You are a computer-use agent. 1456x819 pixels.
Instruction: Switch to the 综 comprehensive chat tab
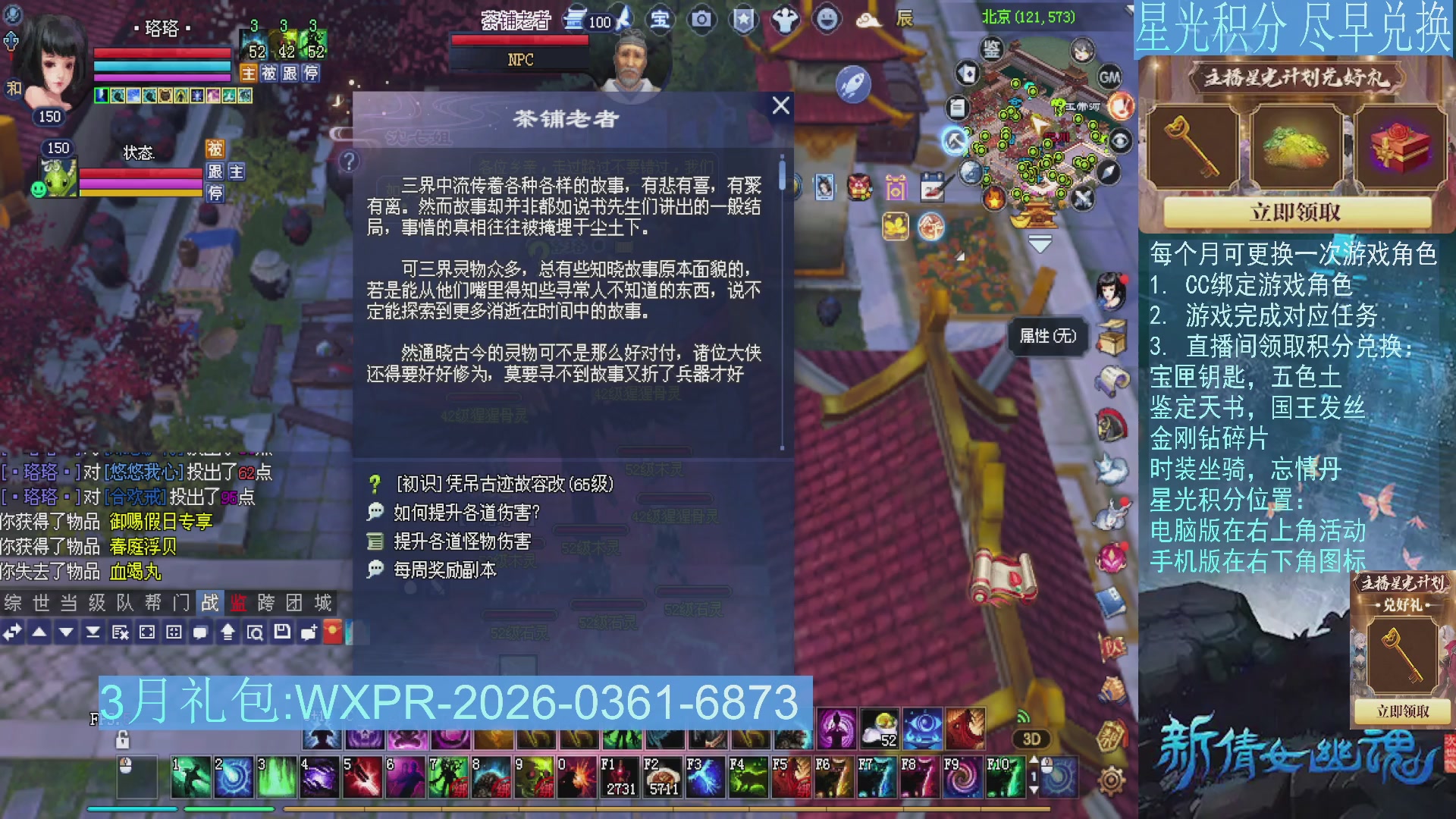click(12, 604)
